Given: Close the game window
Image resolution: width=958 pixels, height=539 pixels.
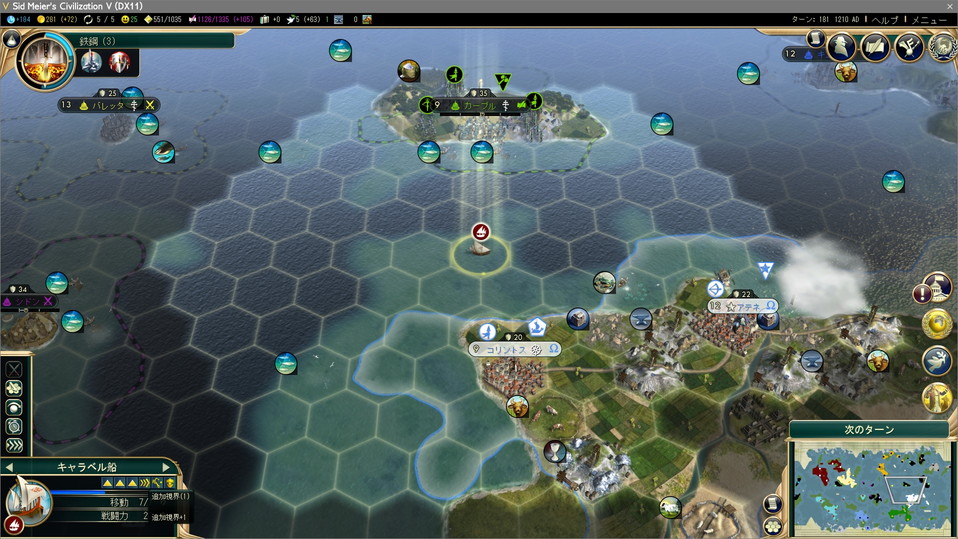Looking at the screenshot, I should (947, 6).
